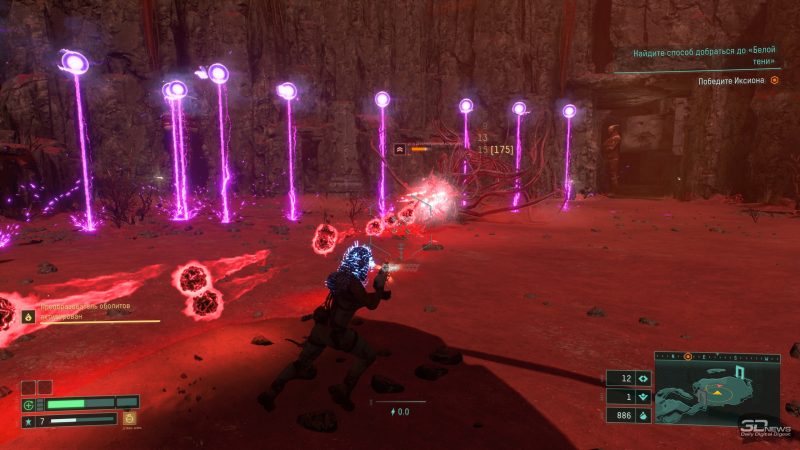Click the green healing item icon
Viewport: 800px width, 450px height.
tap(30, 404)
